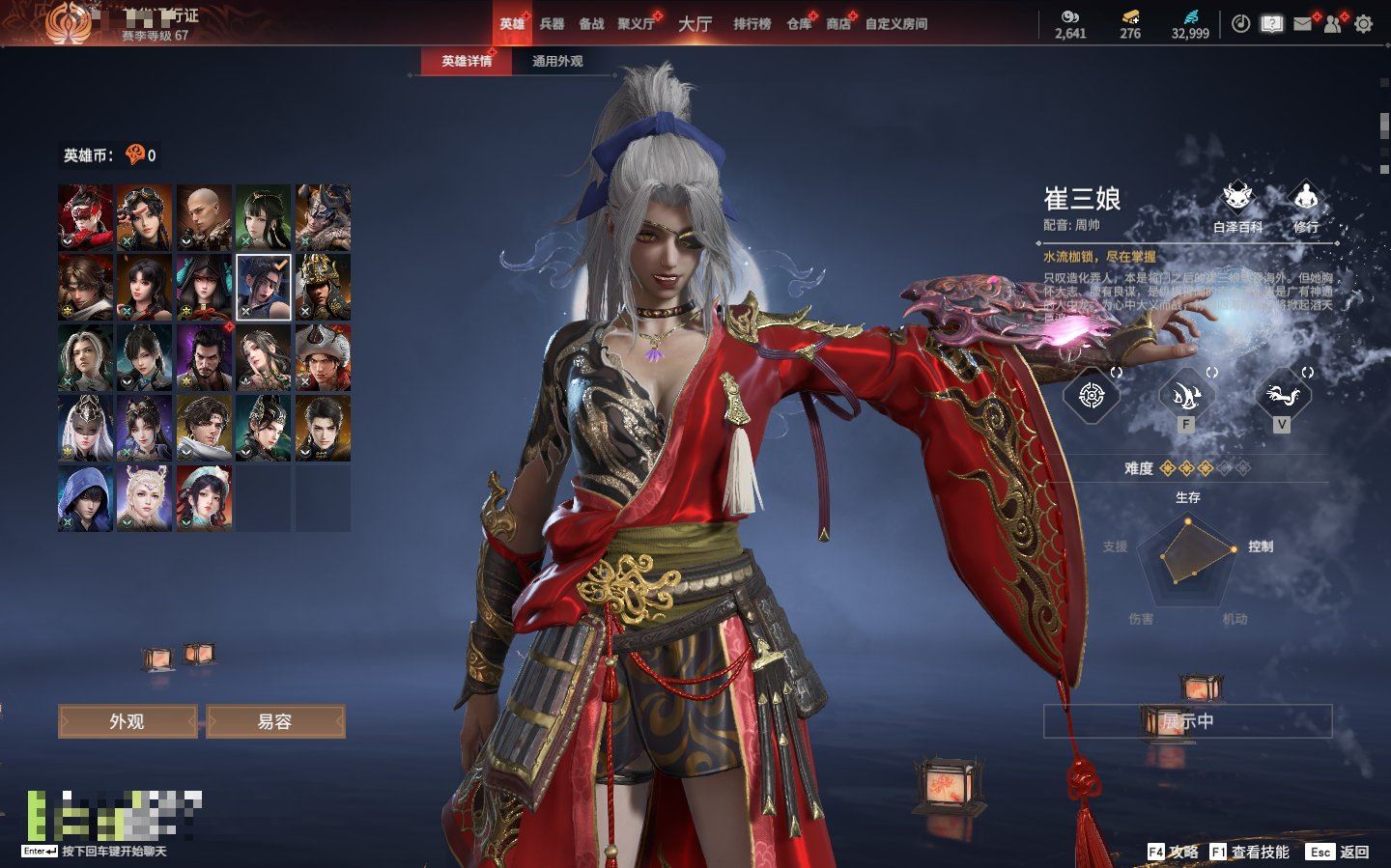Open the settings gear icon

[x=1363, y=24]
